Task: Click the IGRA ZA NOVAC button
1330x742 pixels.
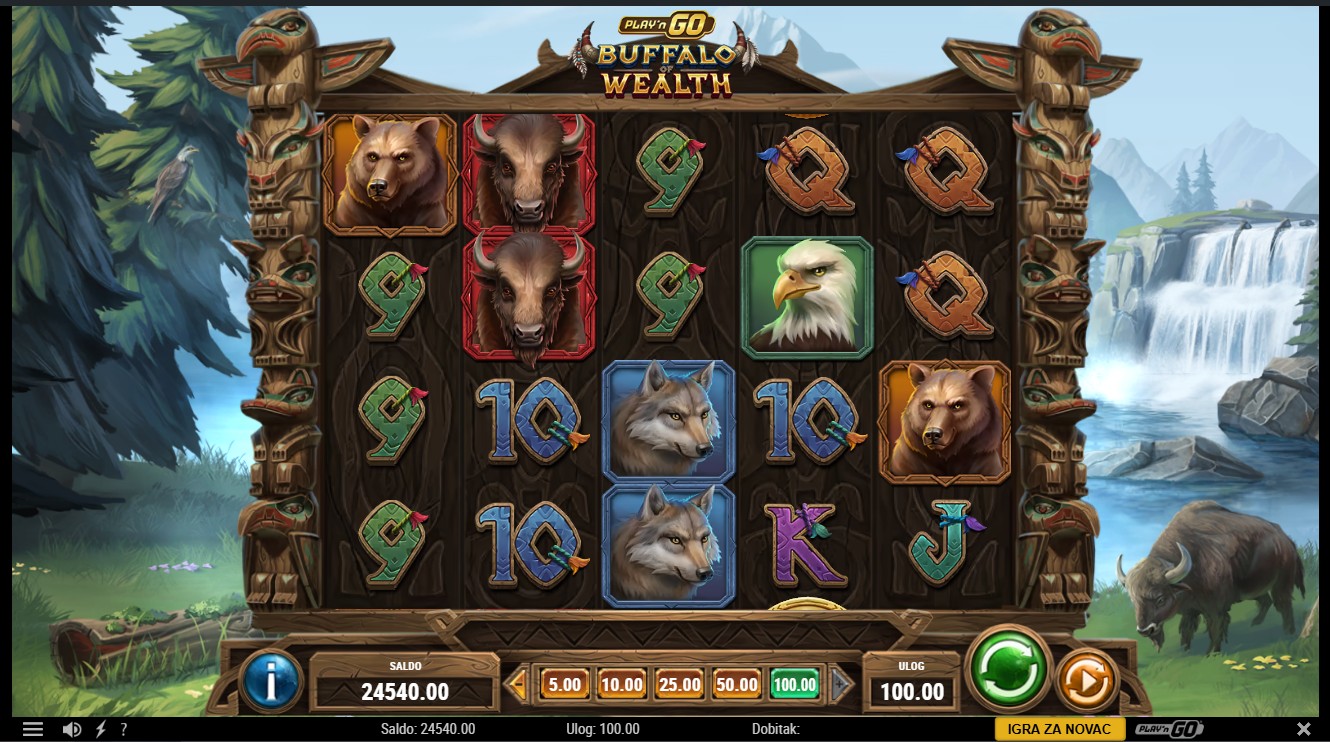Action: pyautogui.click(x=1060, y=729)
